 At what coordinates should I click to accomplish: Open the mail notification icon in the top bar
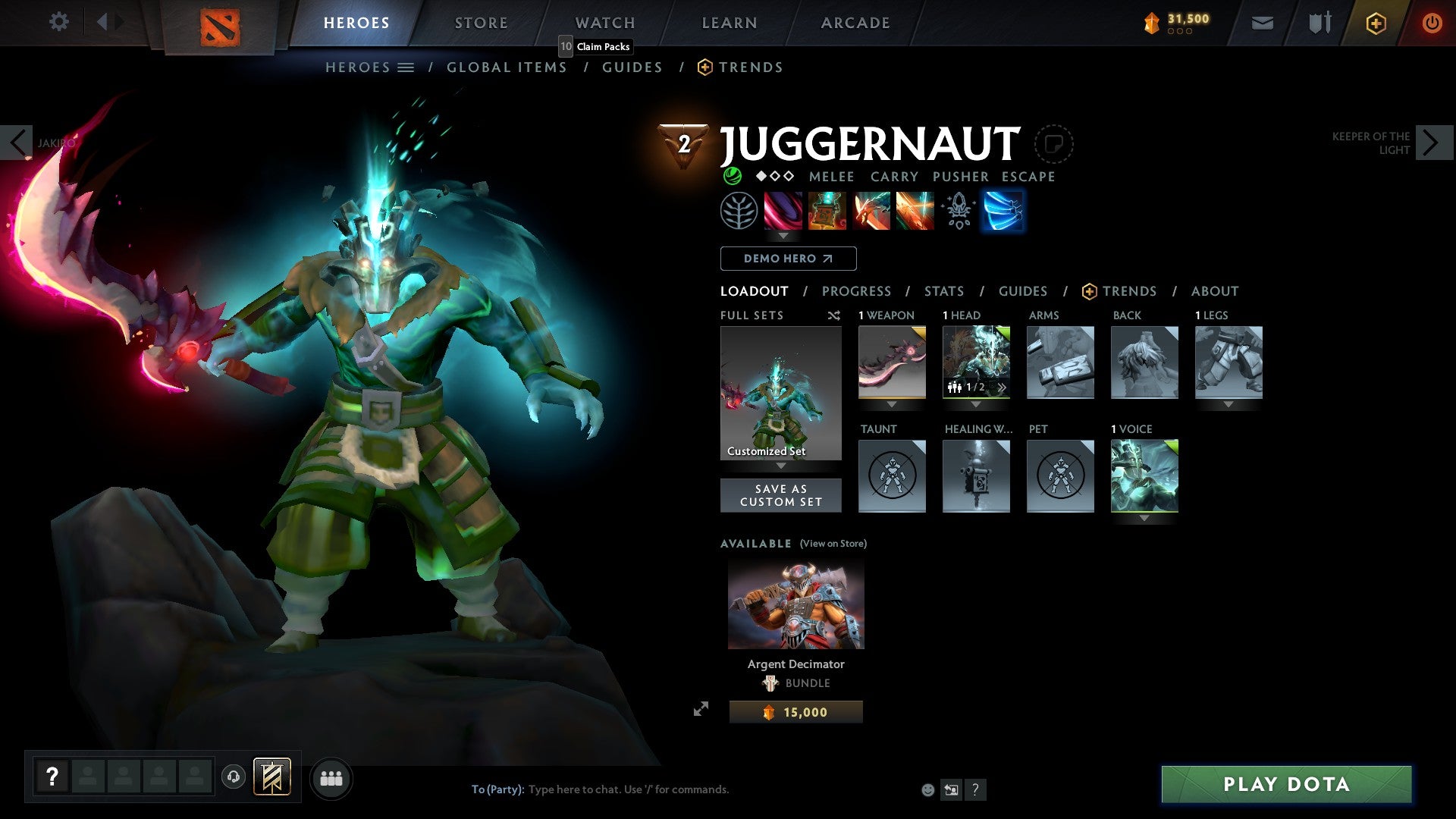[x=1263, y=23]
